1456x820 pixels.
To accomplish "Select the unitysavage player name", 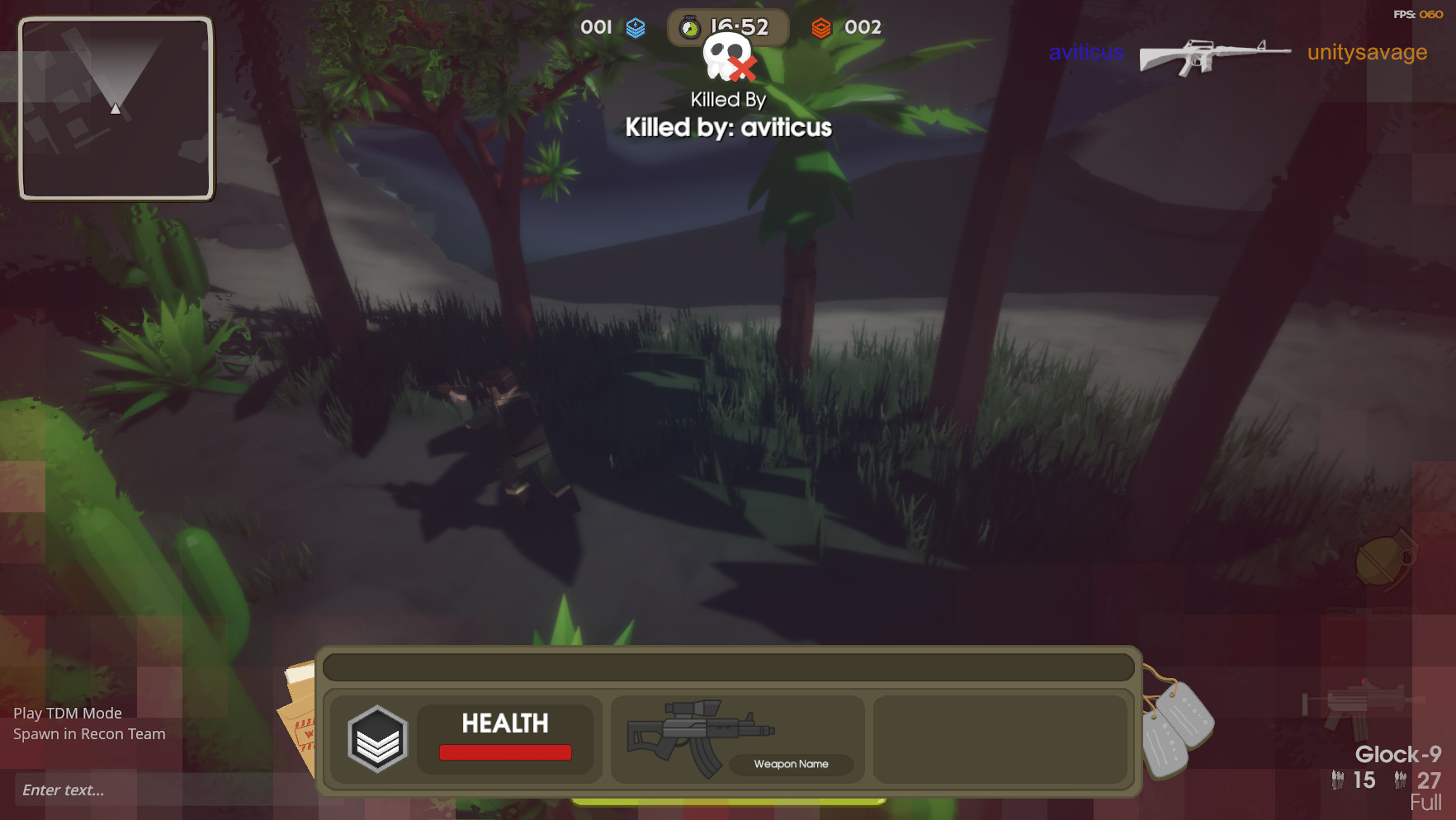I will tap(1366, 53).
